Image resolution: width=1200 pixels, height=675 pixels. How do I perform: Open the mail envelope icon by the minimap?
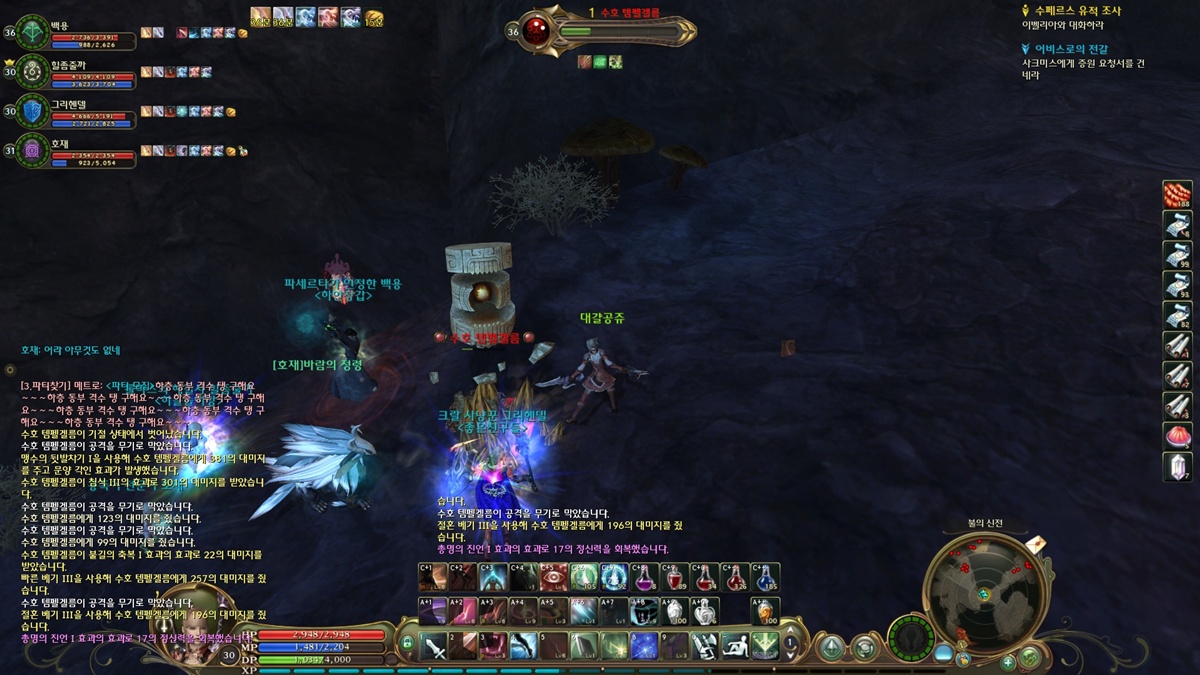click(x=1036, y=543)
